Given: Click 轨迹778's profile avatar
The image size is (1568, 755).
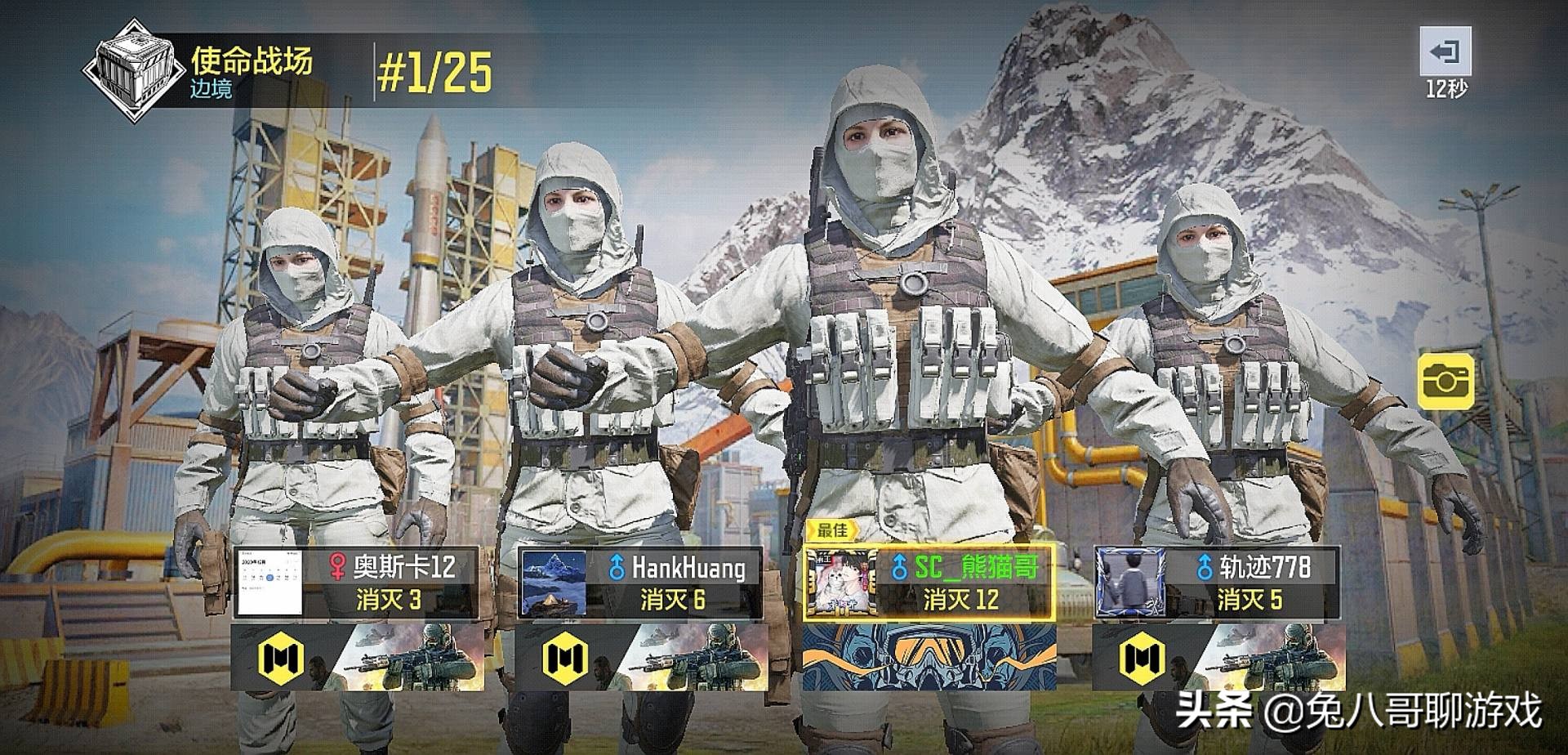Looking at the screenshot, I should point(1128,583).
